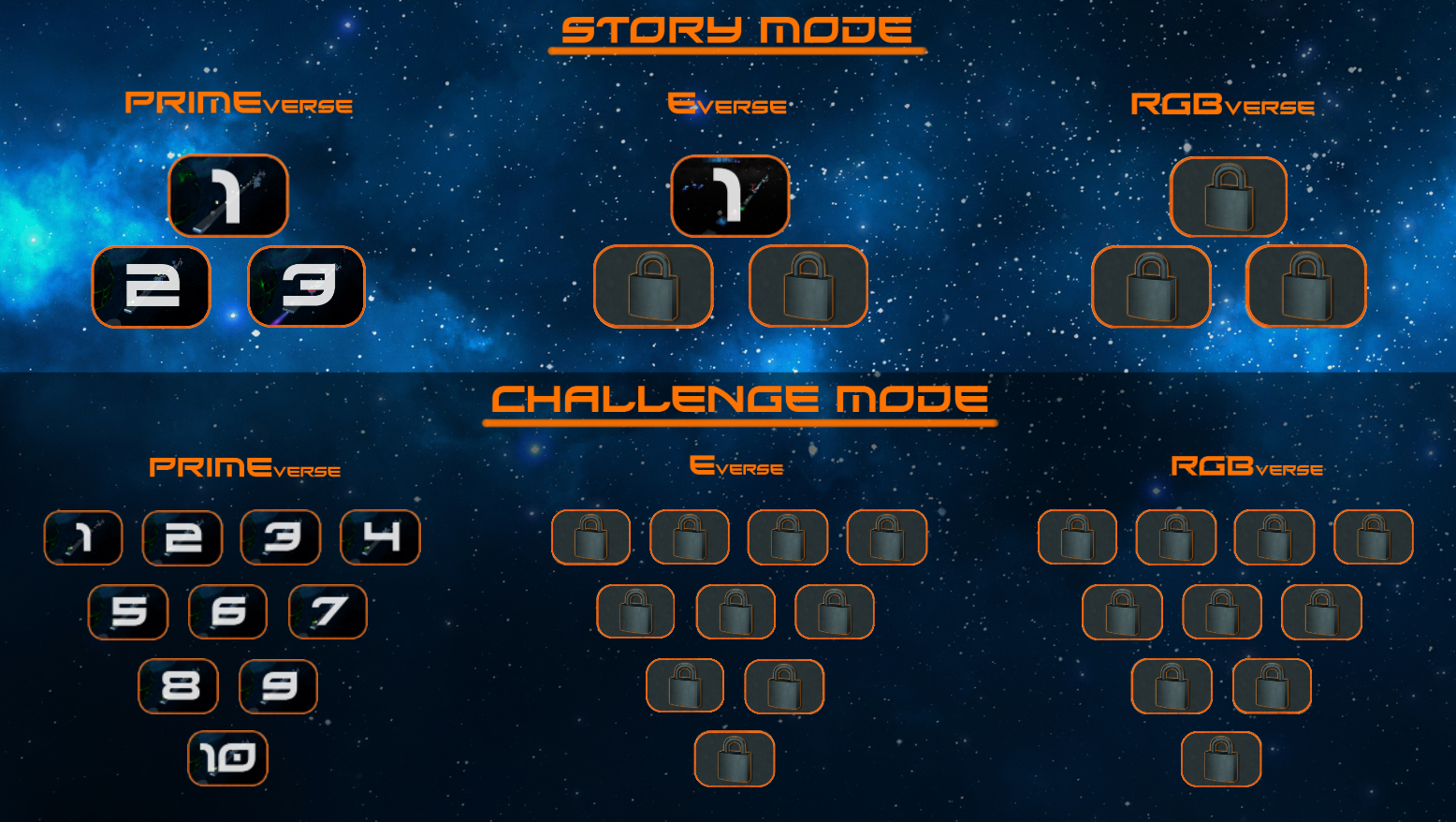The width and height of the screenshot is (1456, 822).
Task: Select challenge level 8 in PRIMEverse
Action: [x=179, y=685]
